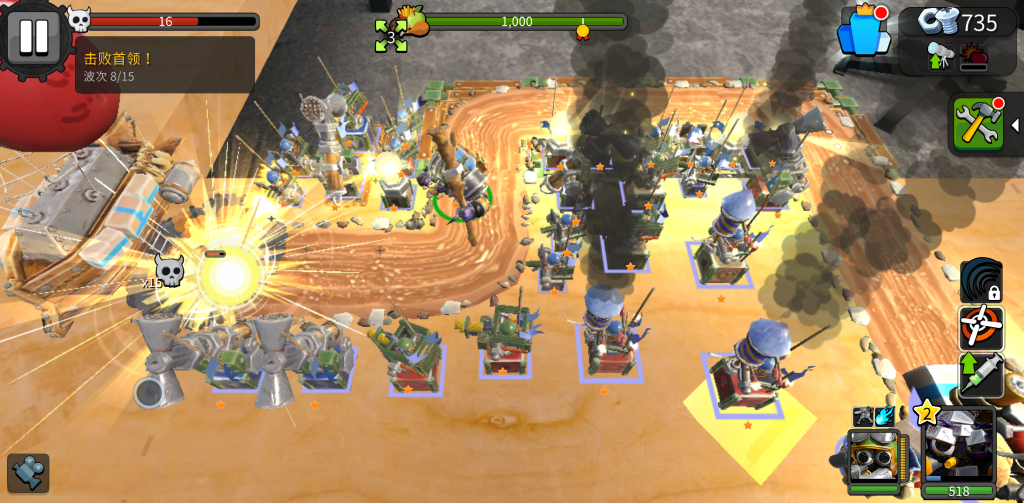Click the skull boss wave marker

168,270
